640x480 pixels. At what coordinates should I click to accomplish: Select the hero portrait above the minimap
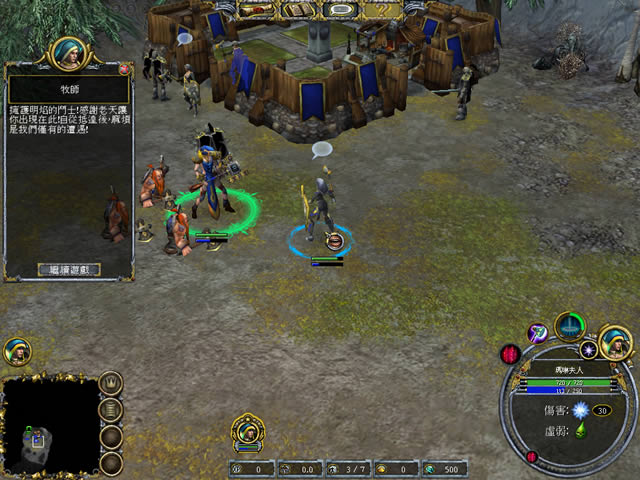17,351
